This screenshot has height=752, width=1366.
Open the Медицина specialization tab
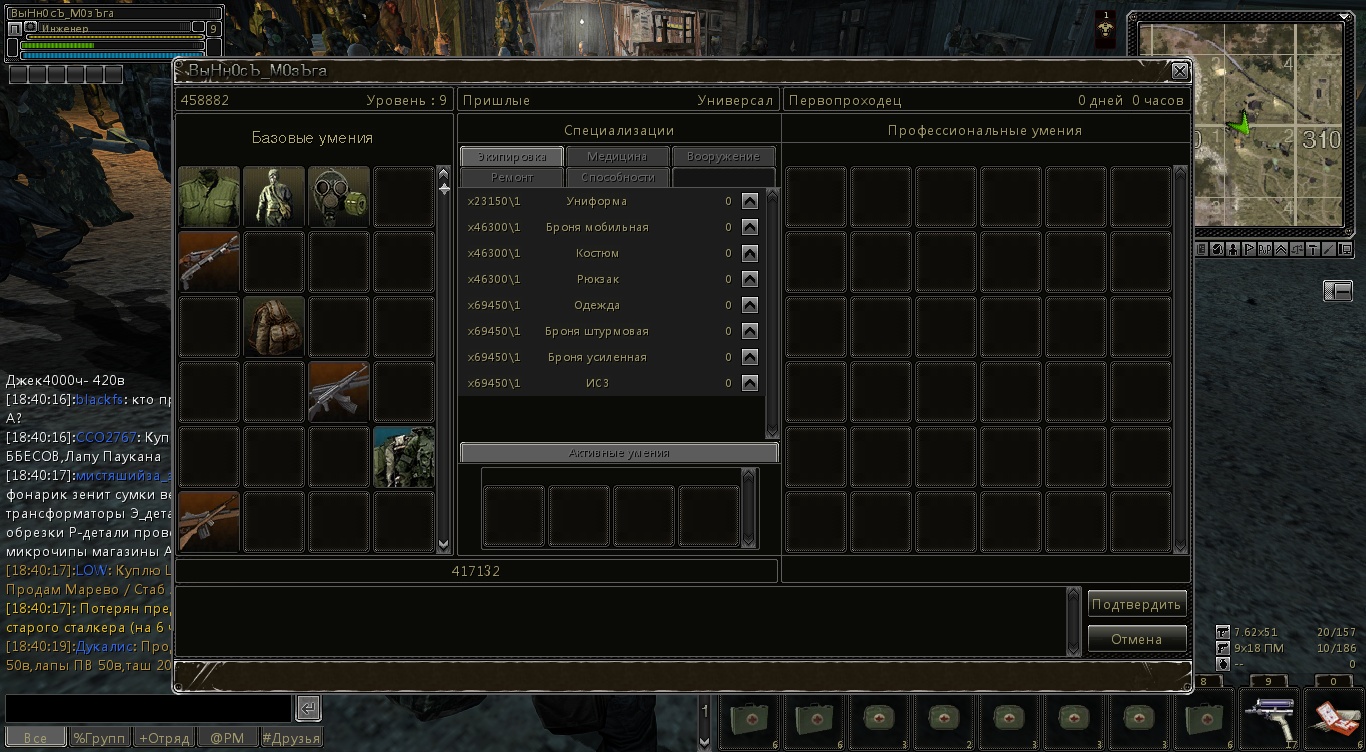click(617, 157)
